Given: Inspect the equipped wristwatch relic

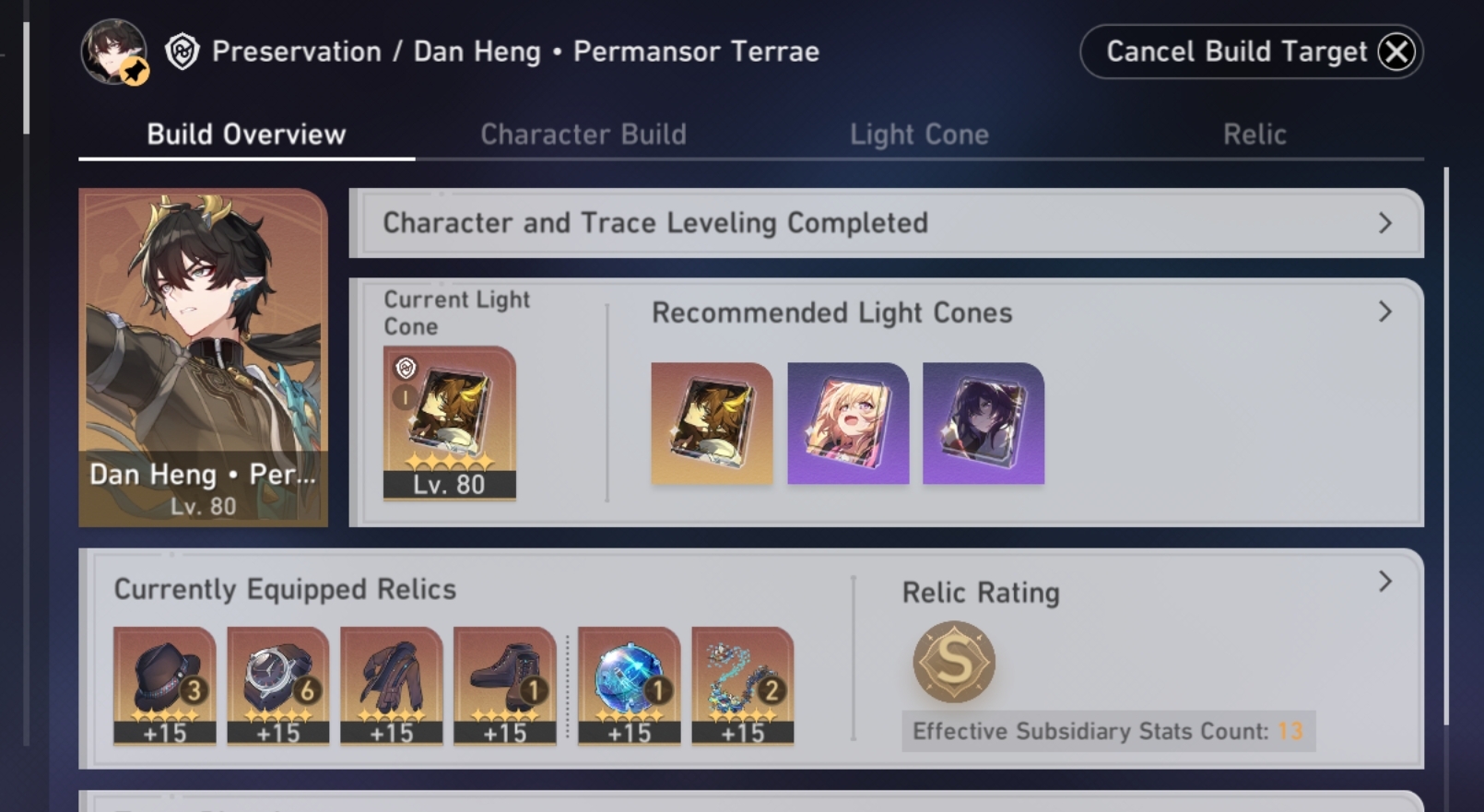Looking at the screenshot, I should pos(278,685).
